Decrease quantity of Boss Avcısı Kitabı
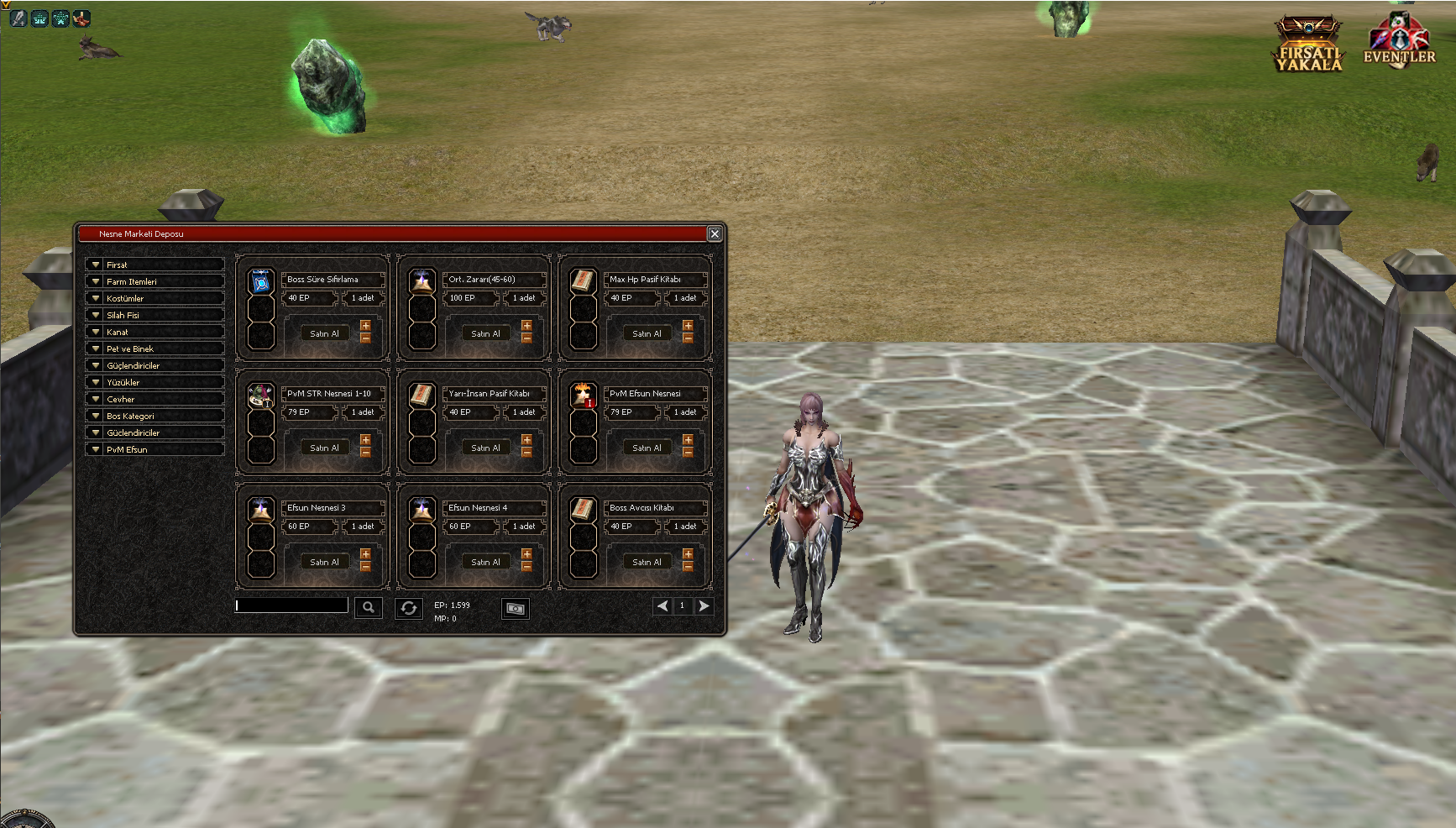Viewport: 1456px width, 828px height. [x=688, y=568]
